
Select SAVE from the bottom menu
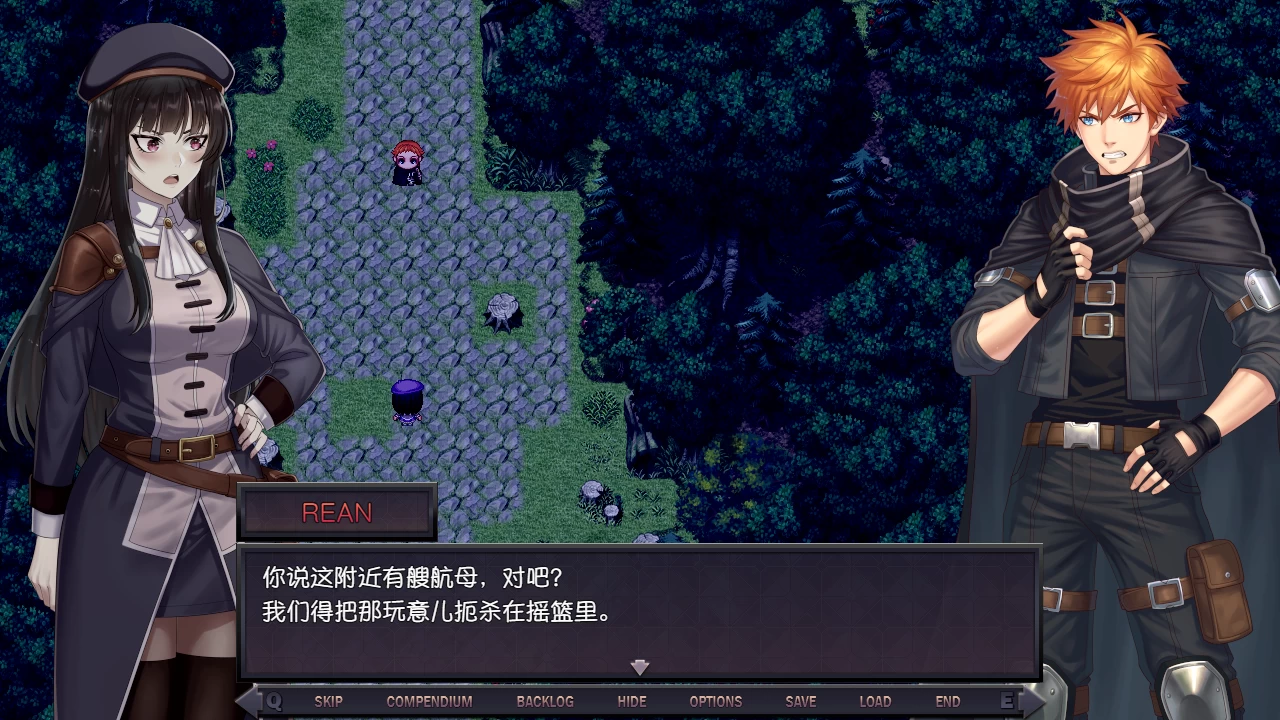point(801,701)
